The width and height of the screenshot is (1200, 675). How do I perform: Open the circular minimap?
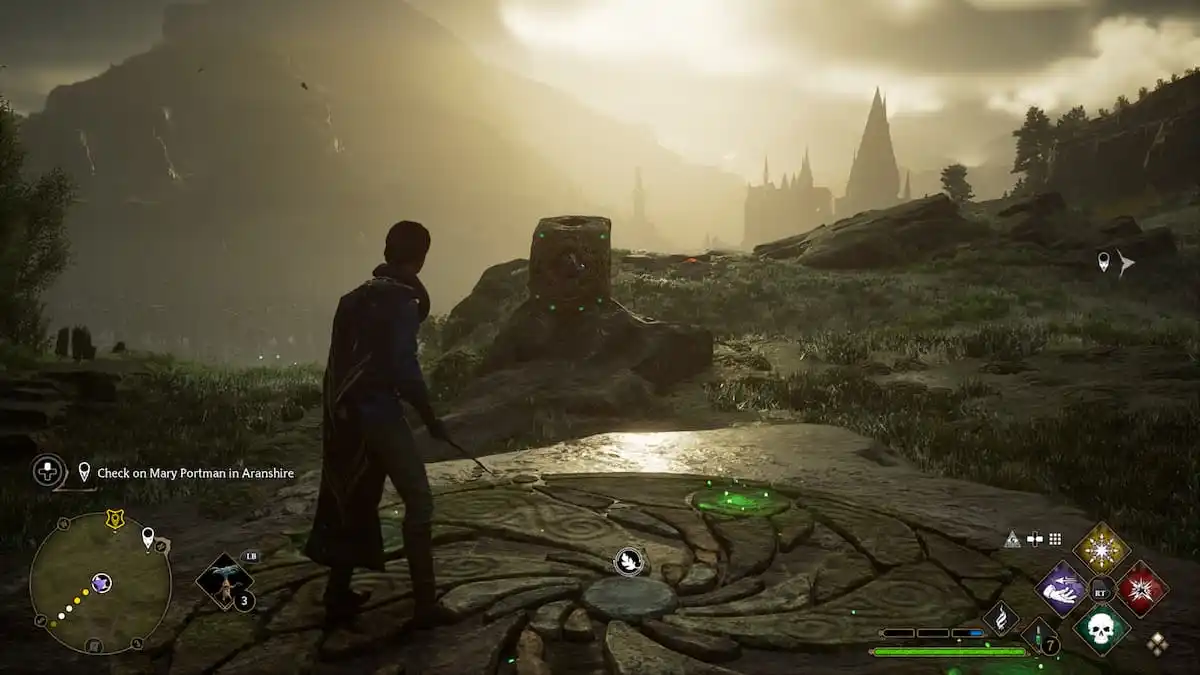[100, 583]
